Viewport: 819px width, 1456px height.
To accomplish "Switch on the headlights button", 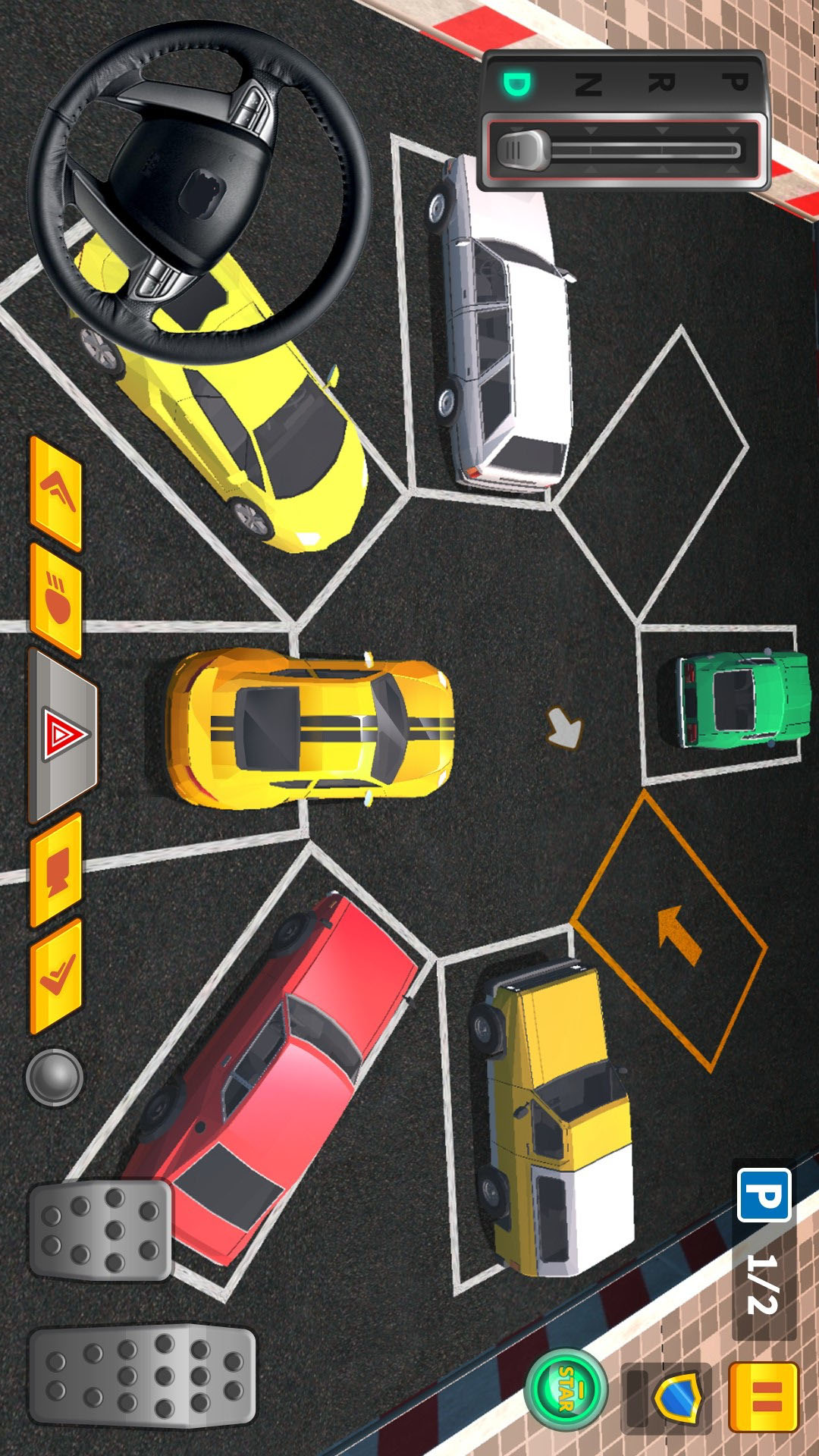I will [x=56, y=600].
